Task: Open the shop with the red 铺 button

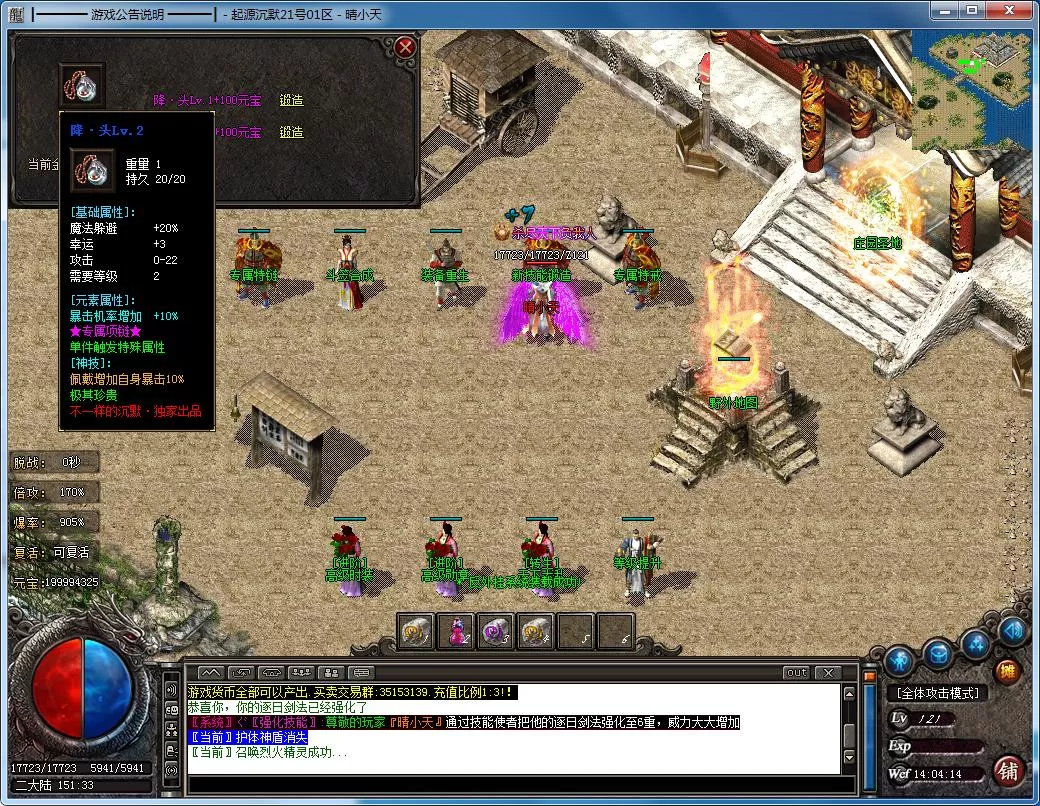Action: click(1009, 771)
